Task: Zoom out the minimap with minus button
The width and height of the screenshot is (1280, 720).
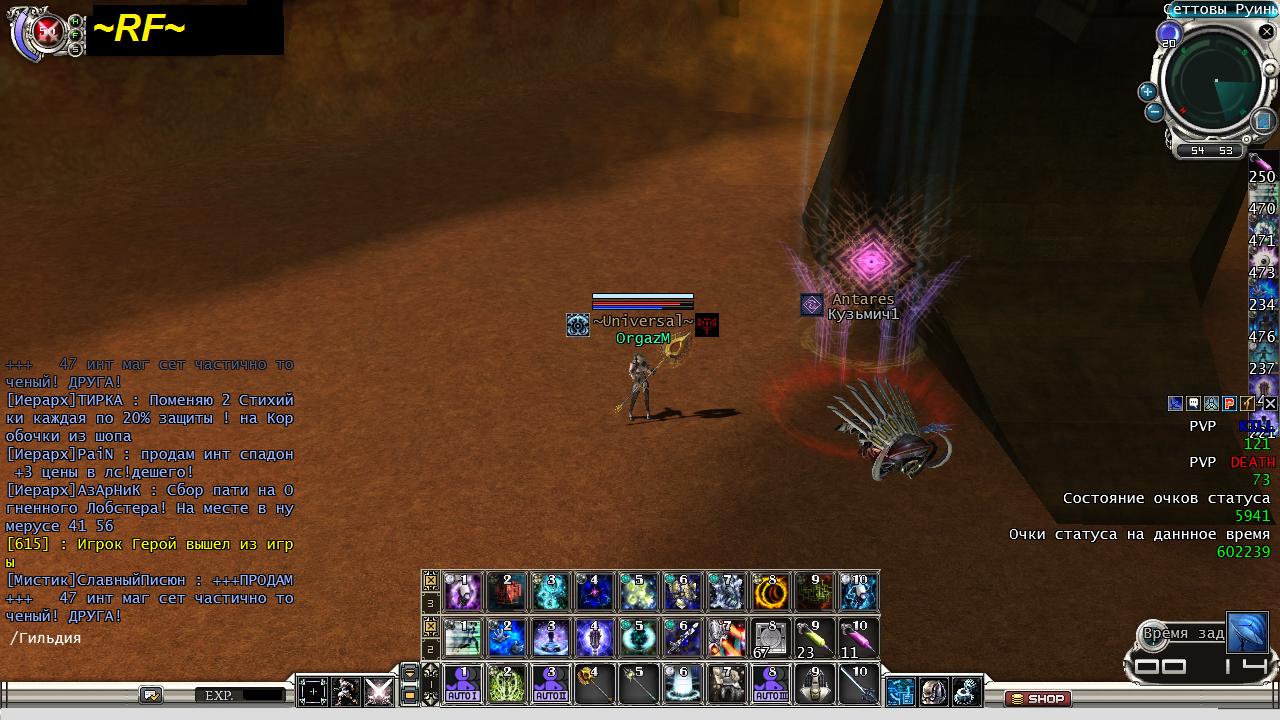Action: tap(1154, 112)
